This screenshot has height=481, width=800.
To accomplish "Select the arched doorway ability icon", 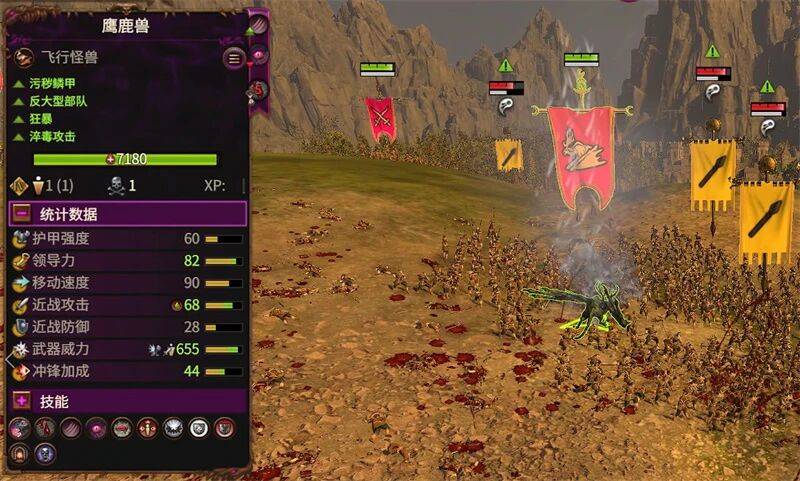I will [x=19, y=454].
